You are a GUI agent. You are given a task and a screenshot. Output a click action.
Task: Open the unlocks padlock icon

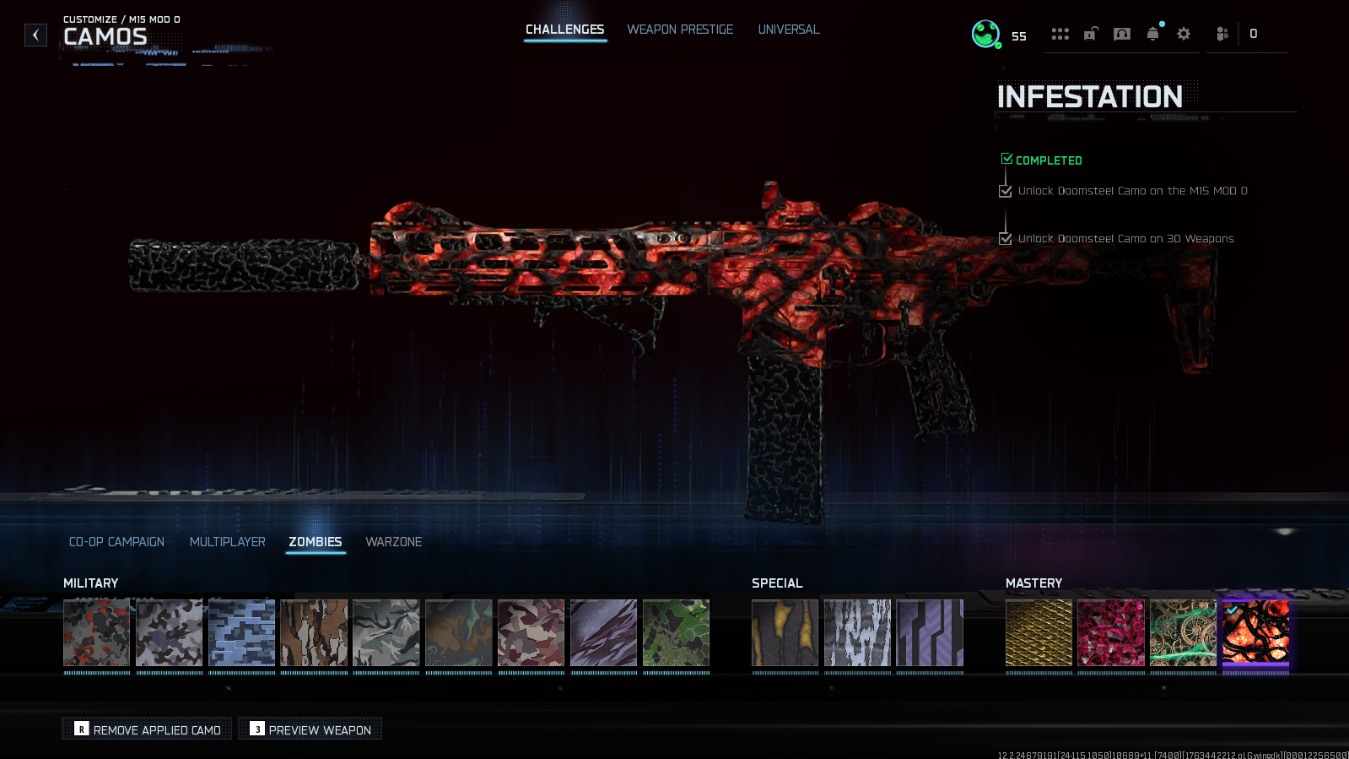point(1090,33)
